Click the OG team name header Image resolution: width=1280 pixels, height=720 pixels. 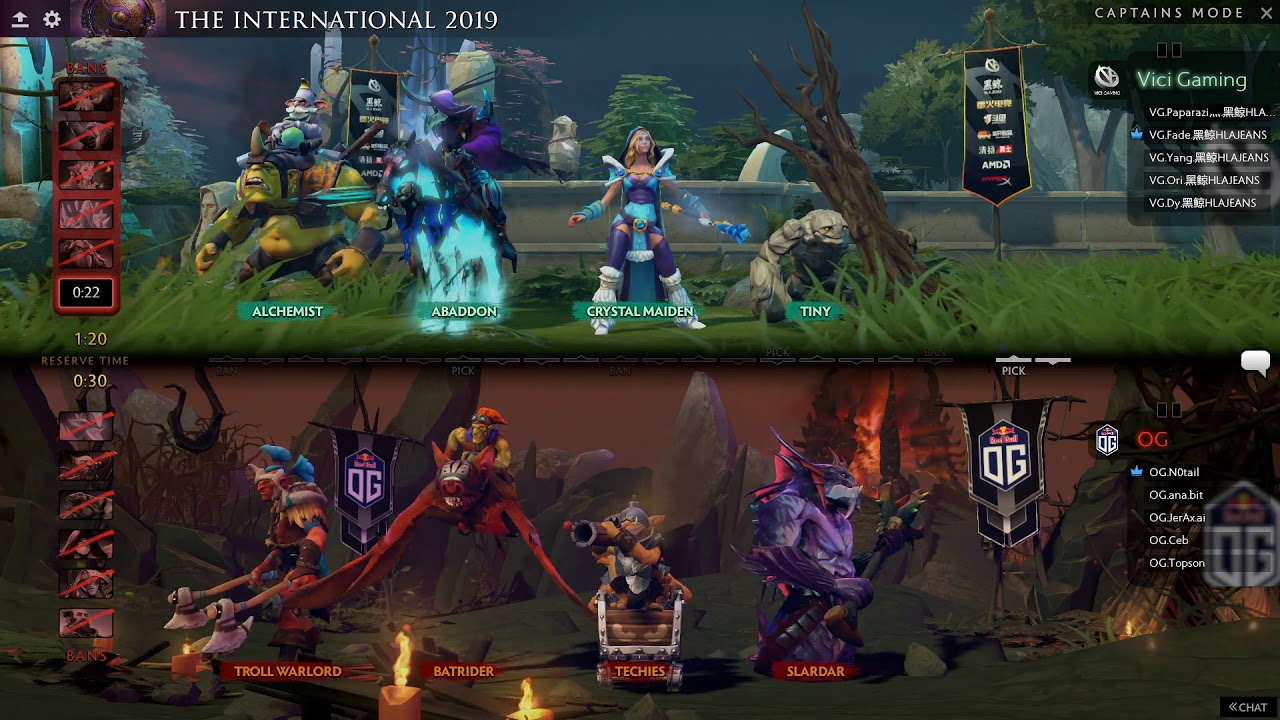click(x=1152, y=440)
